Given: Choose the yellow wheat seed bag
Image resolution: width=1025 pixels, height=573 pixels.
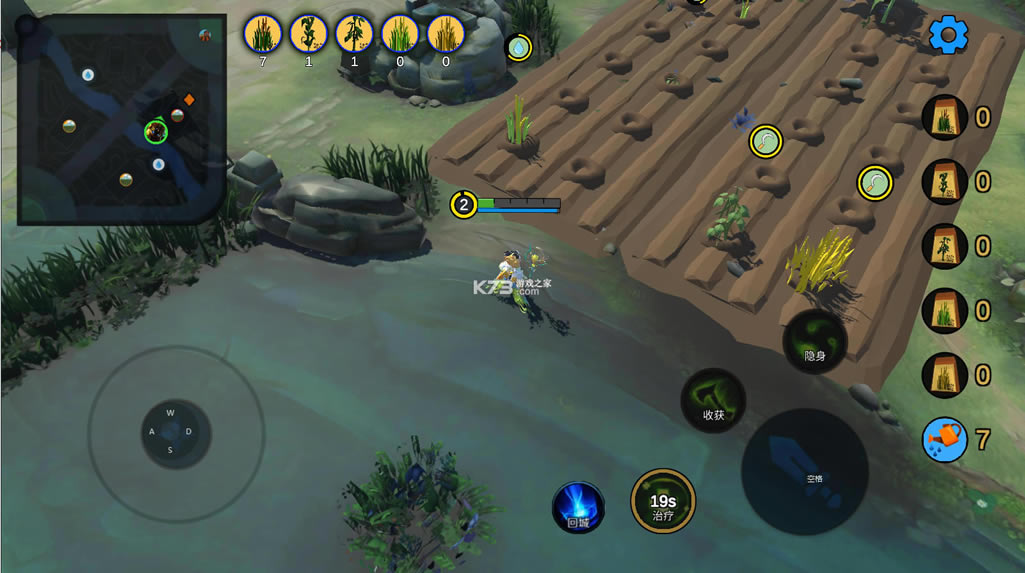Looking at the screenshot, I should tap(945, 375).
